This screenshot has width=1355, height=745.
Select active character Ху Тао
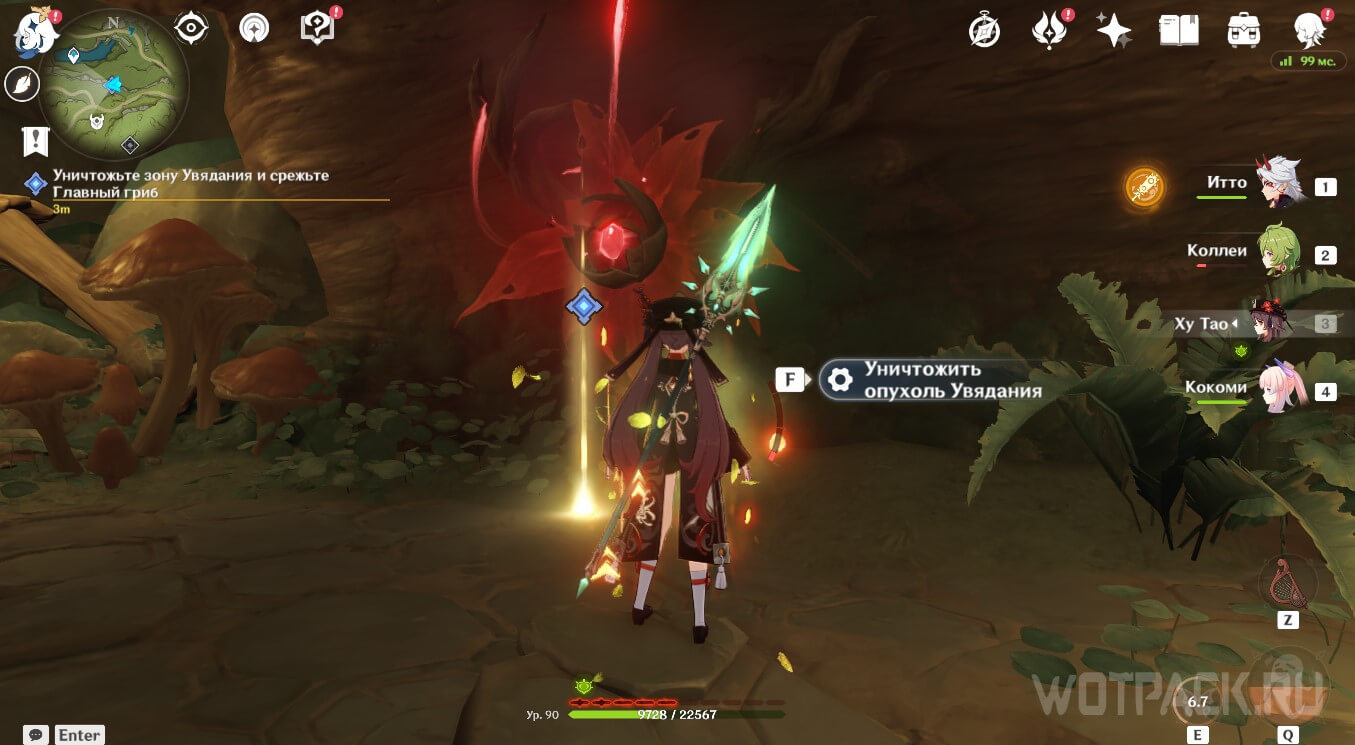tap(1270, 324)
